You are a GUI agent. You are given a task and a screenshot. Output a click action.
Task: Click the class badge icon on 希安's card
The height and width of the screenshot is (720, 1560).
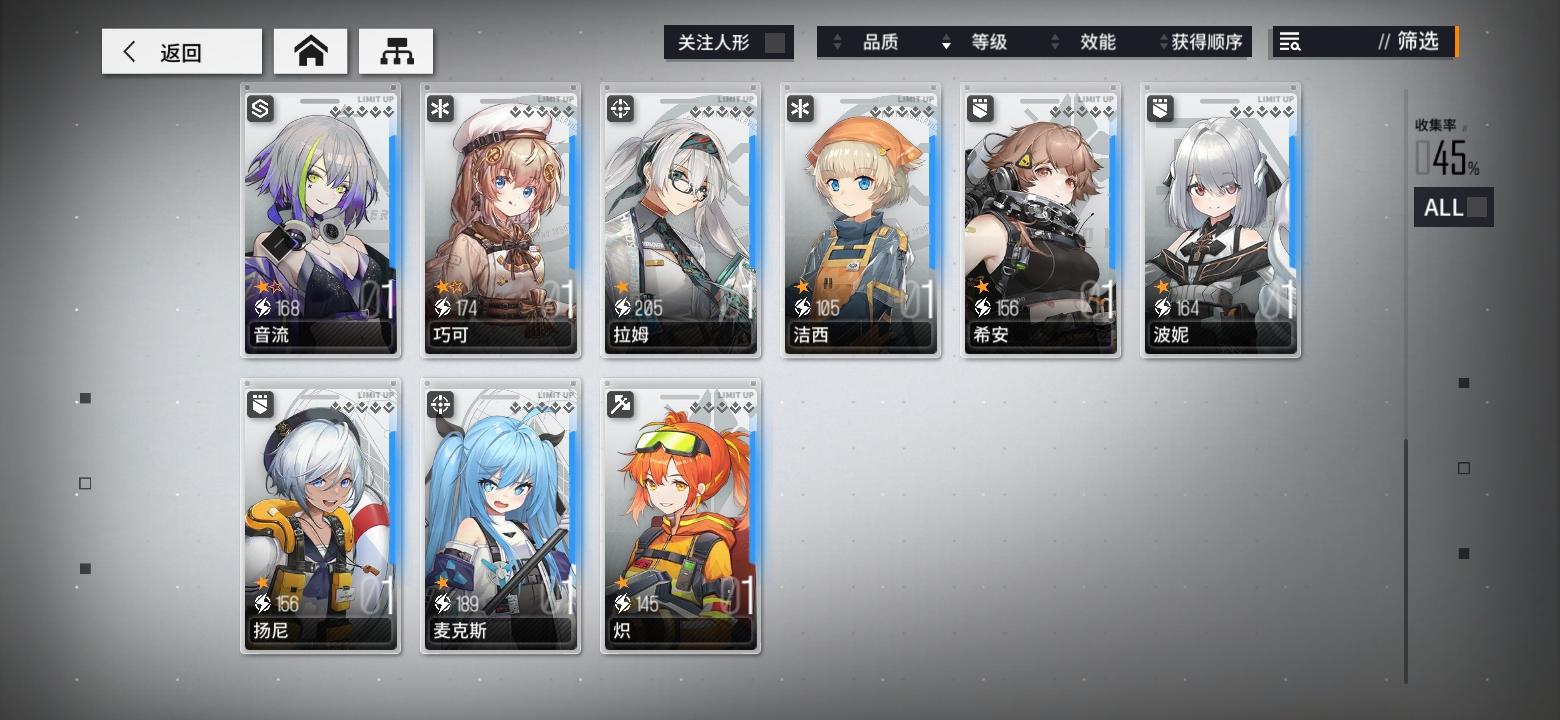click(979, 108)
